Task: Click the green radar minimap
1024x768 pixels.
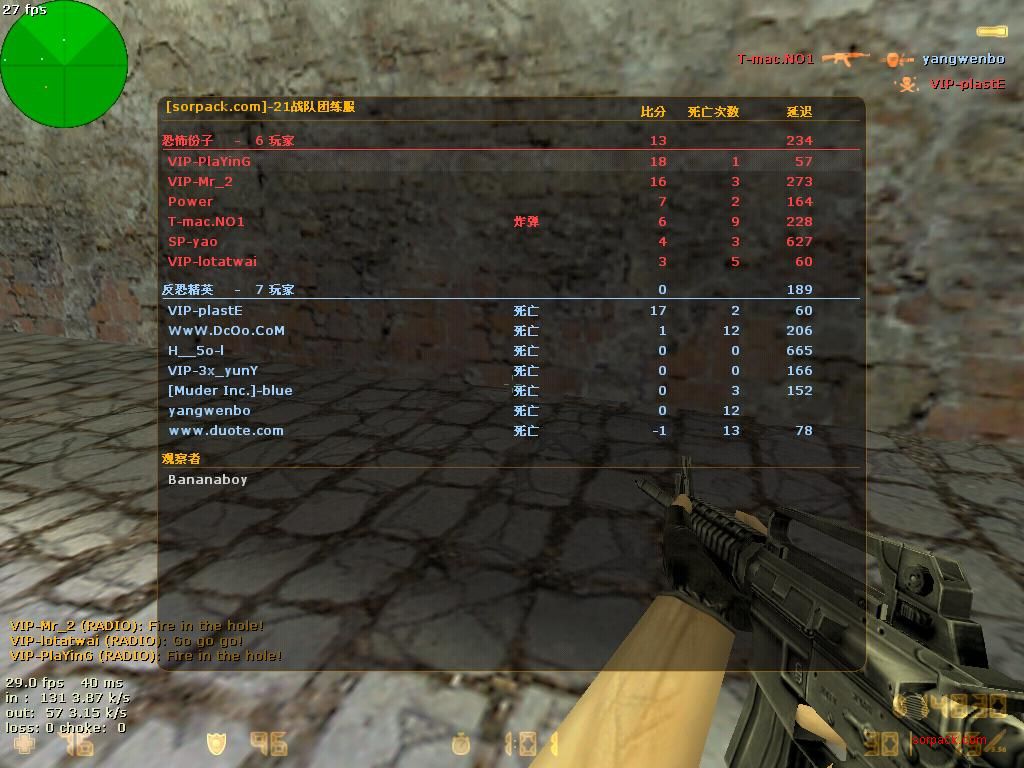Action: click(64, 64)
